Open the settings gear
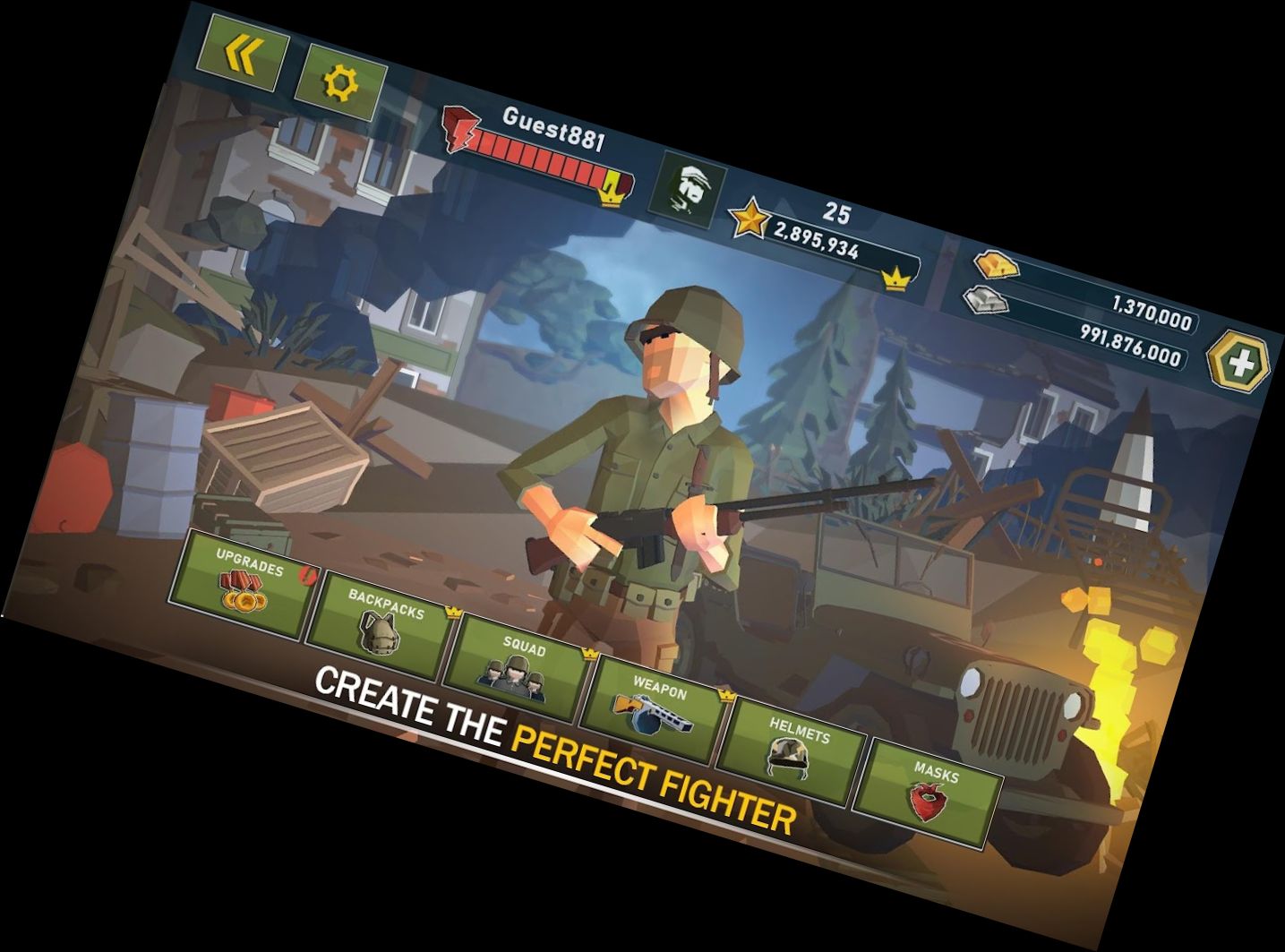 [x=338, y=82]
